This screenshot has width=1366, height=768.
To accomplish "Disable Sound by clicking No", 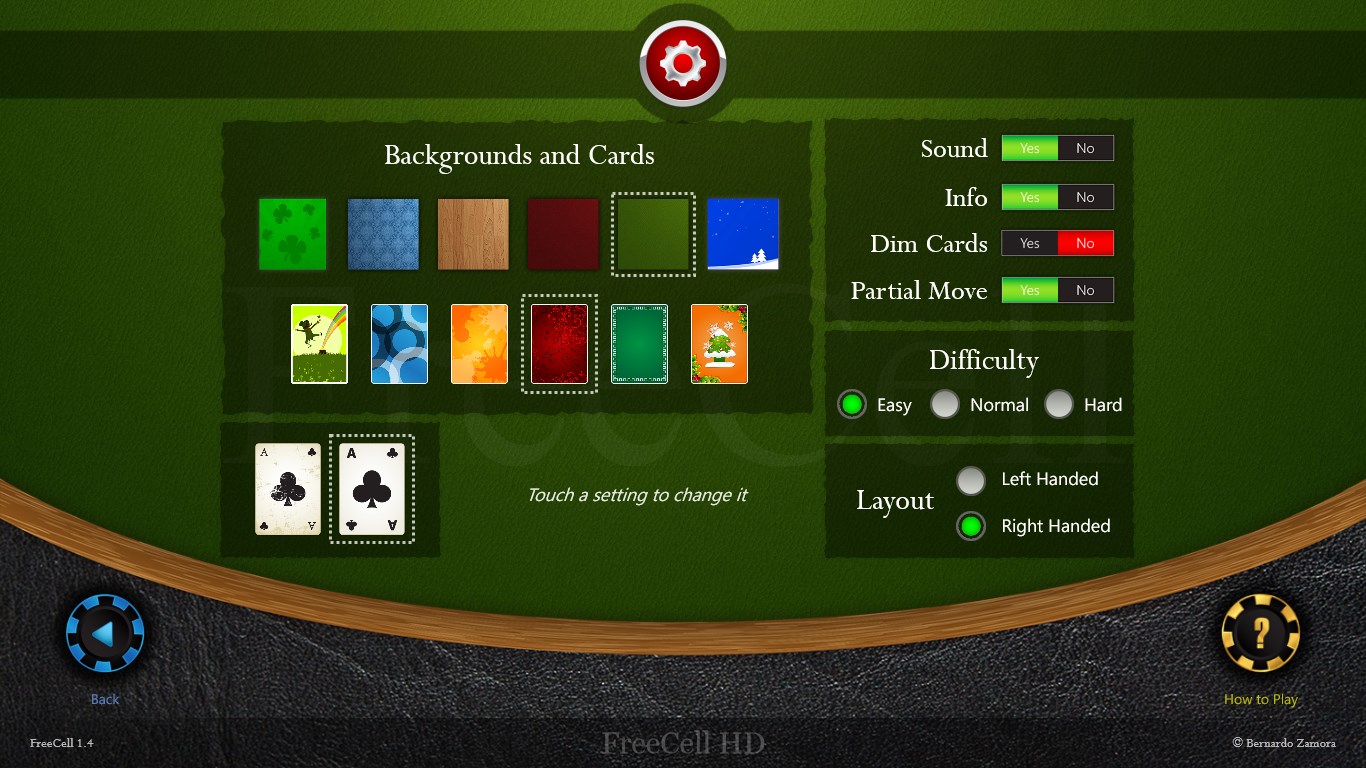I will point(1086,147).
